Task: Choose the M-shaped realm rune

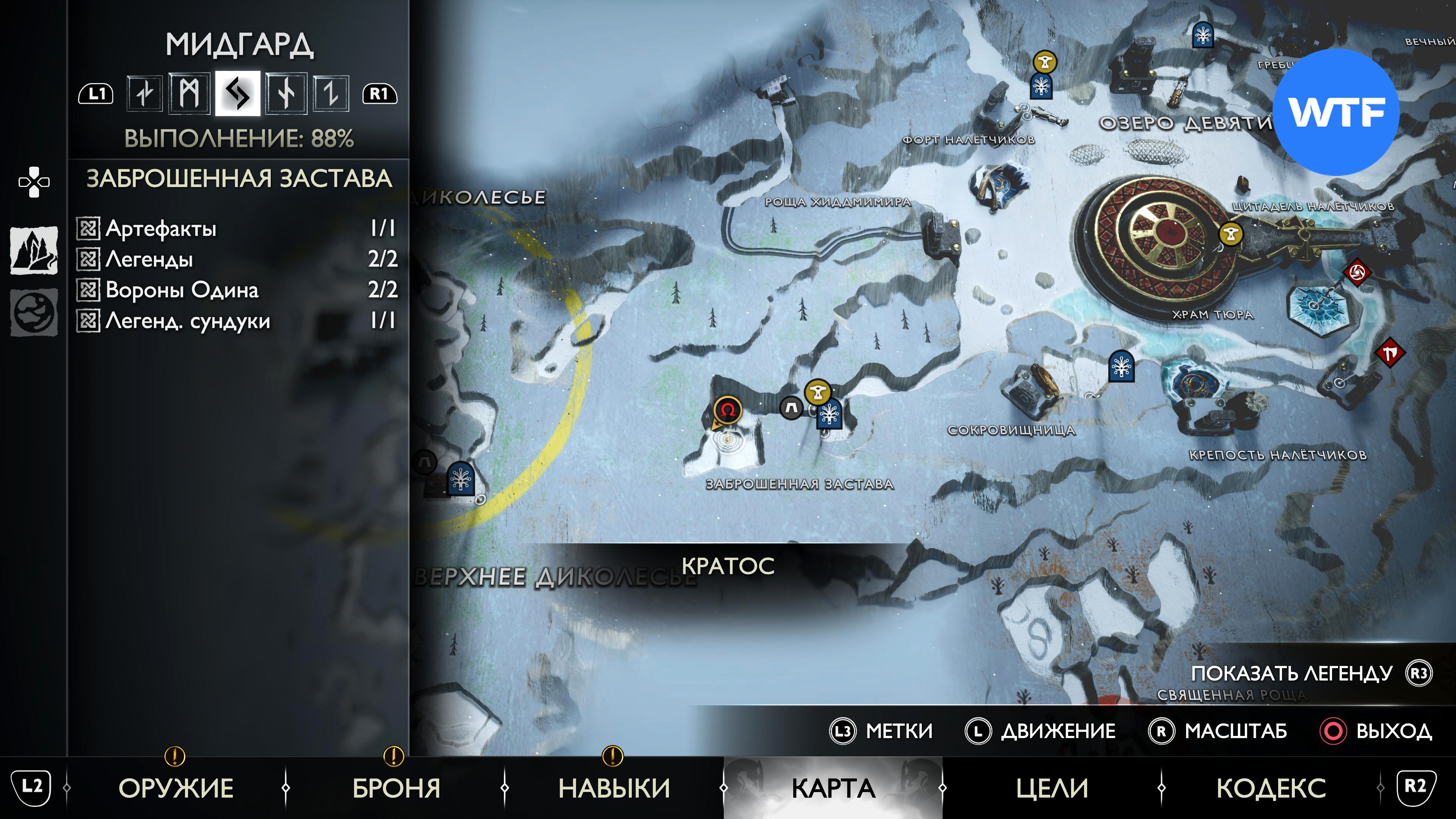Action: click(189, 93)
